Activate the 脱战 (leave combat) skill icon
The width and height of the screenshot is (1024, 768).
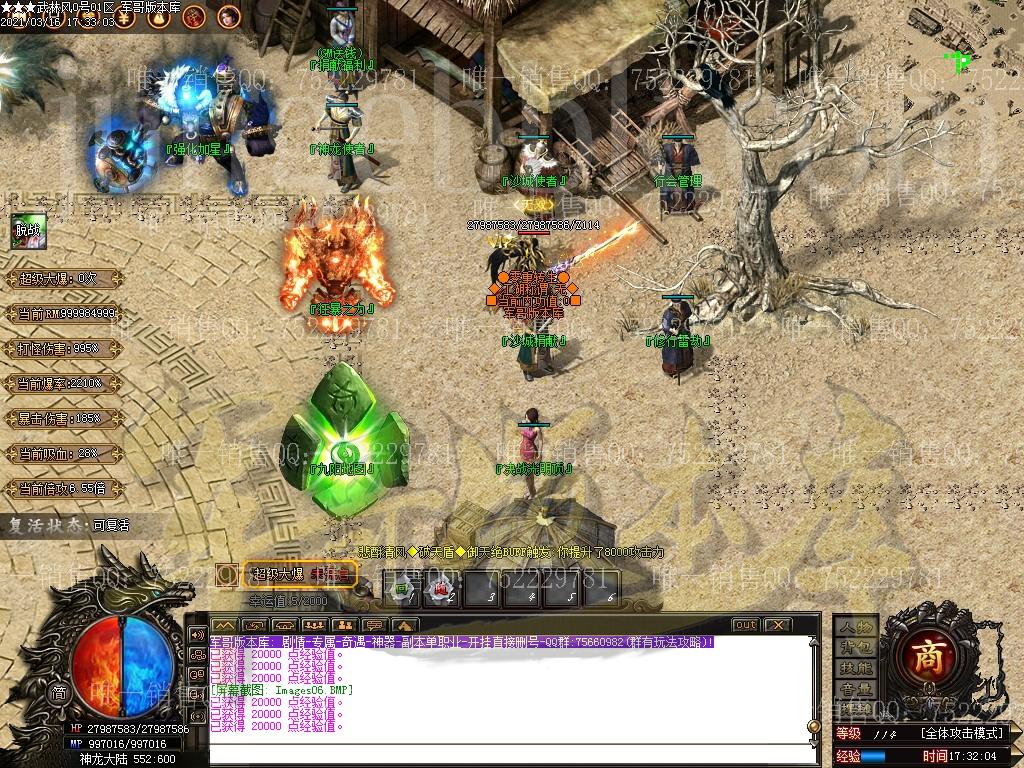pyautogui.click(x=26, y=230)
